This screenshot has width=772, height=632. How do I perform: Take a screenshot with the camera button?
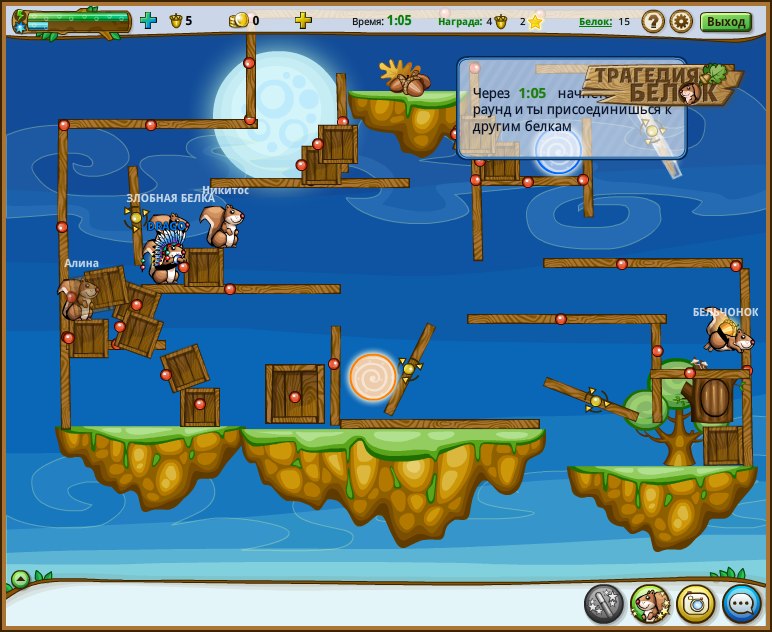click(696, 603)
